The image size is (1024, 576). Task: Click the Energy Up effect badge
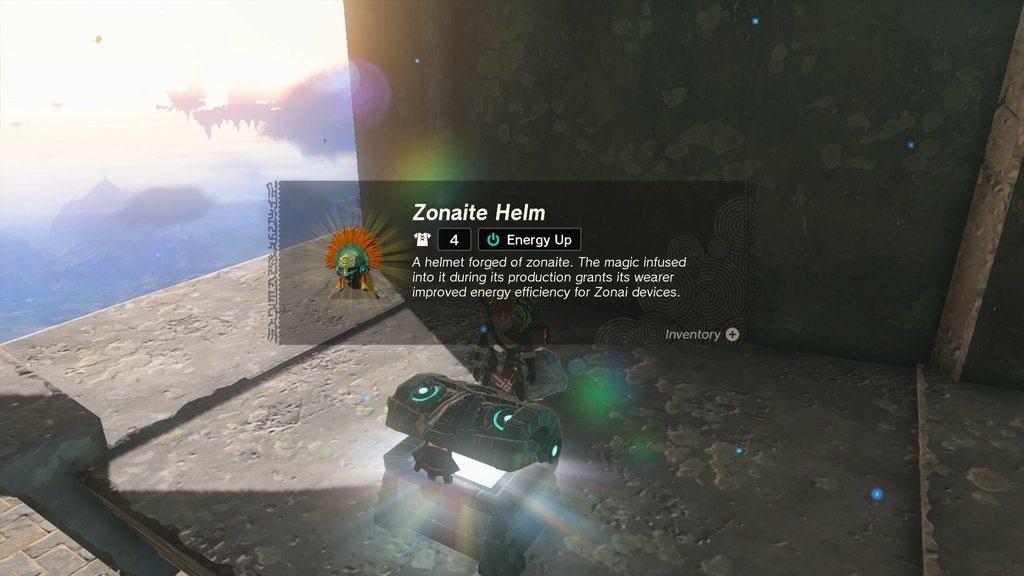pos(529,240)
